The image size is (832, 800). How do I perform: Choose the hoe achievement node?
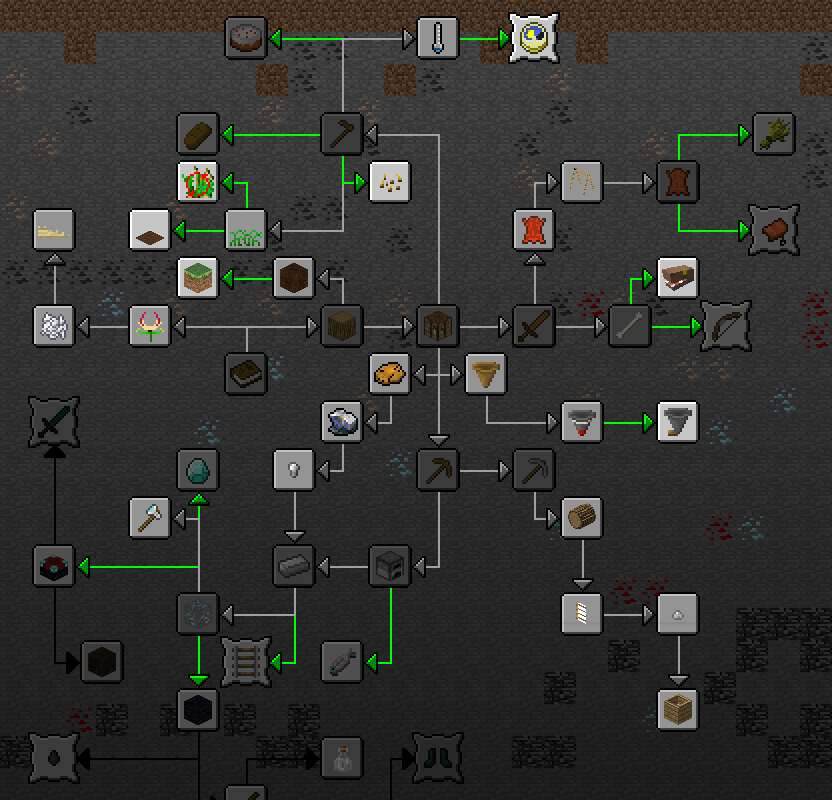(341, 134)
